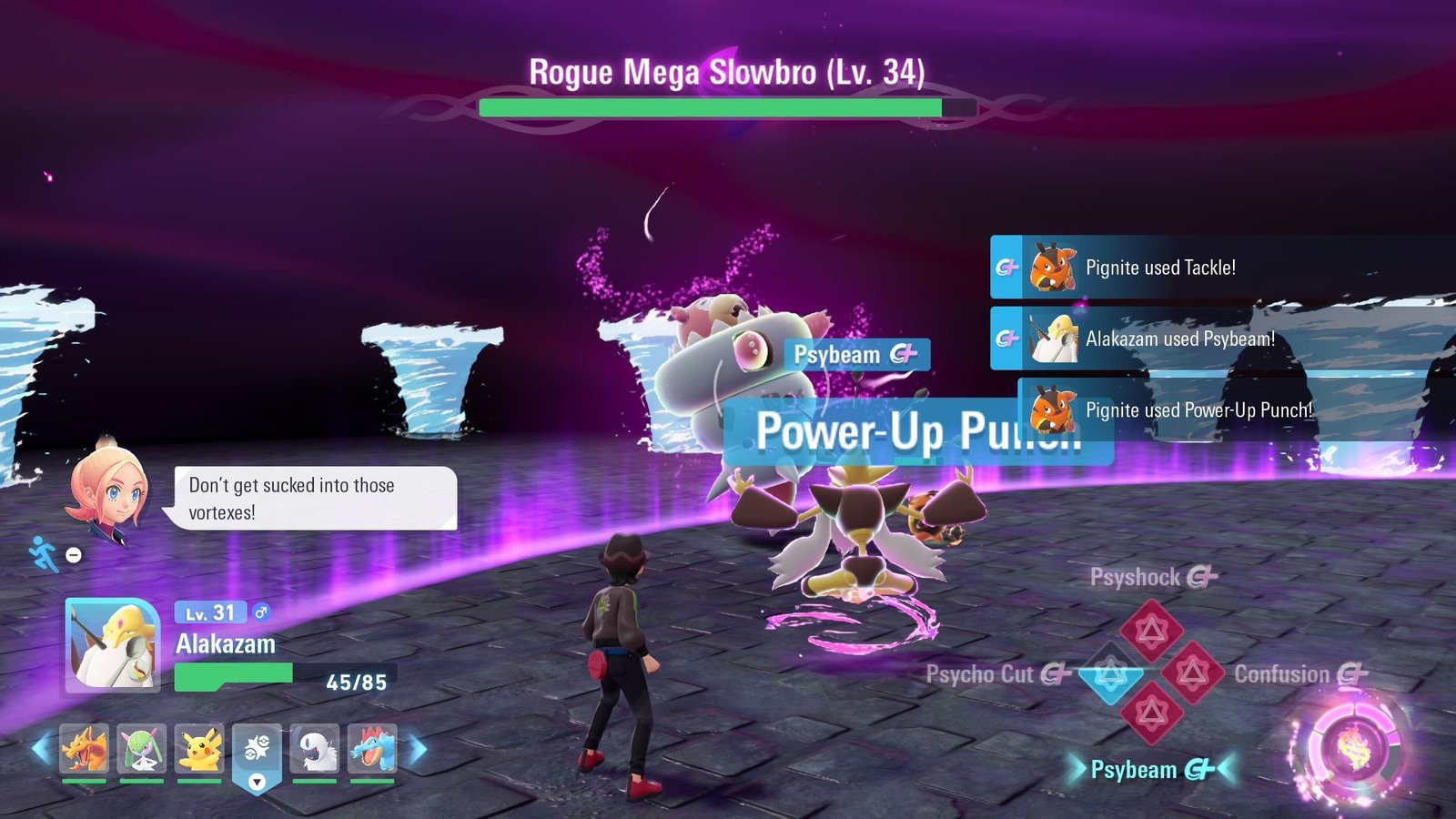1456x819 pixels.
Task: Use the Psyshock move diamond
Action: (1151, 629)
